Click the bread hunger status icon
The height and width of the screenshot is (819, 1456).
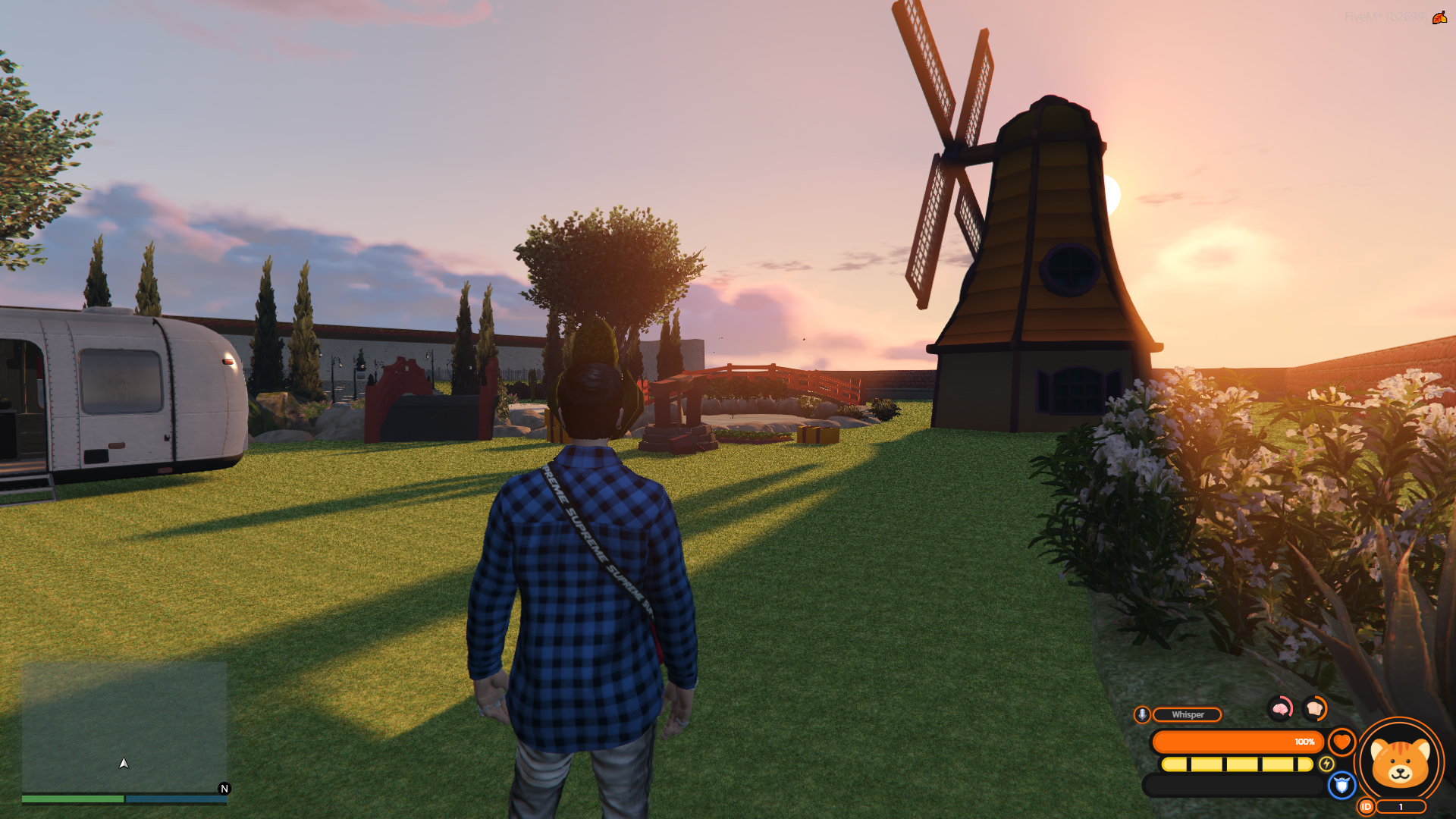click(1315, 708)
